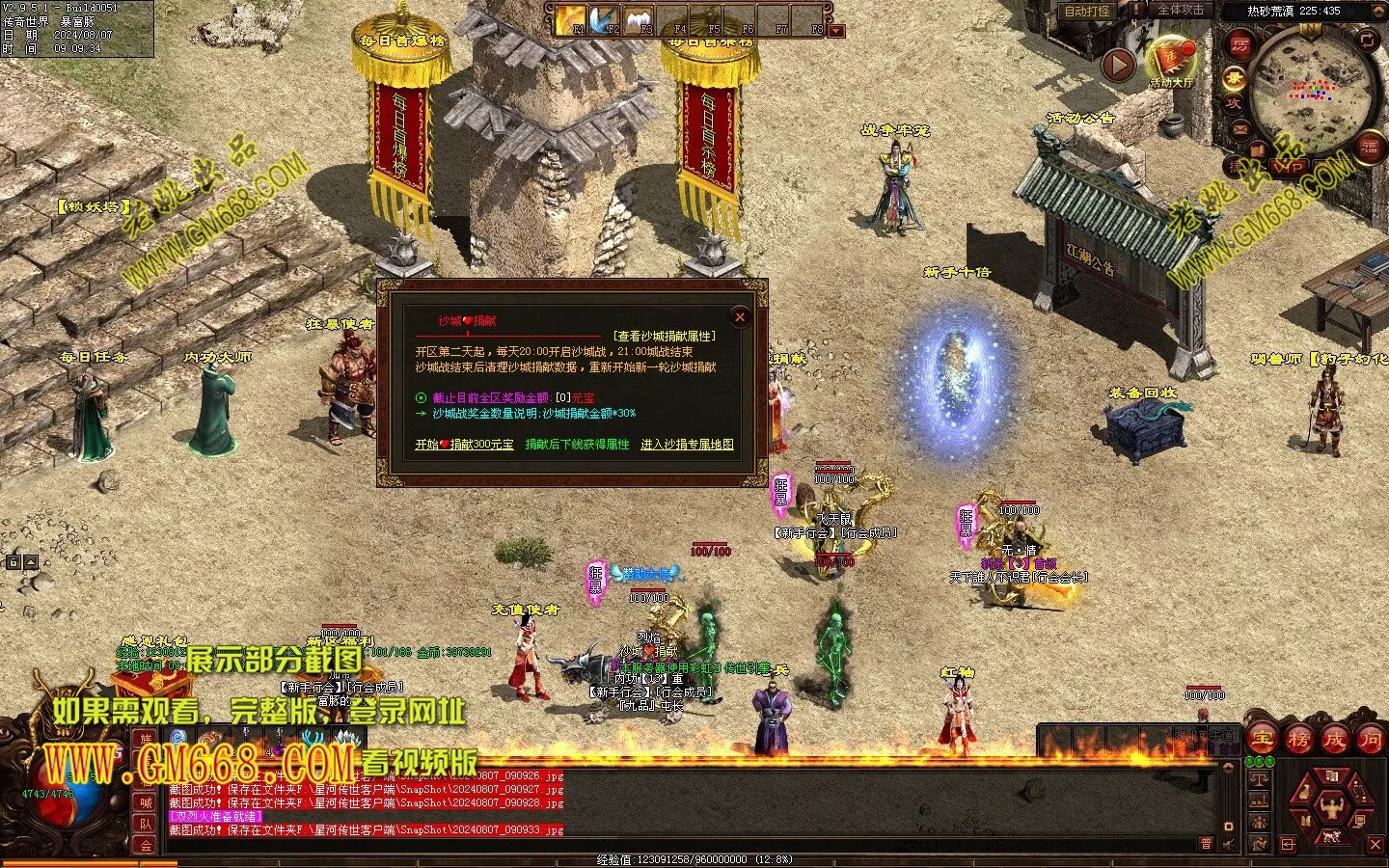Image resolution: width=1389 pixels, height=868 pixels.
Task: Open the VIP button below the minimap
Action: pos(1291,167)
